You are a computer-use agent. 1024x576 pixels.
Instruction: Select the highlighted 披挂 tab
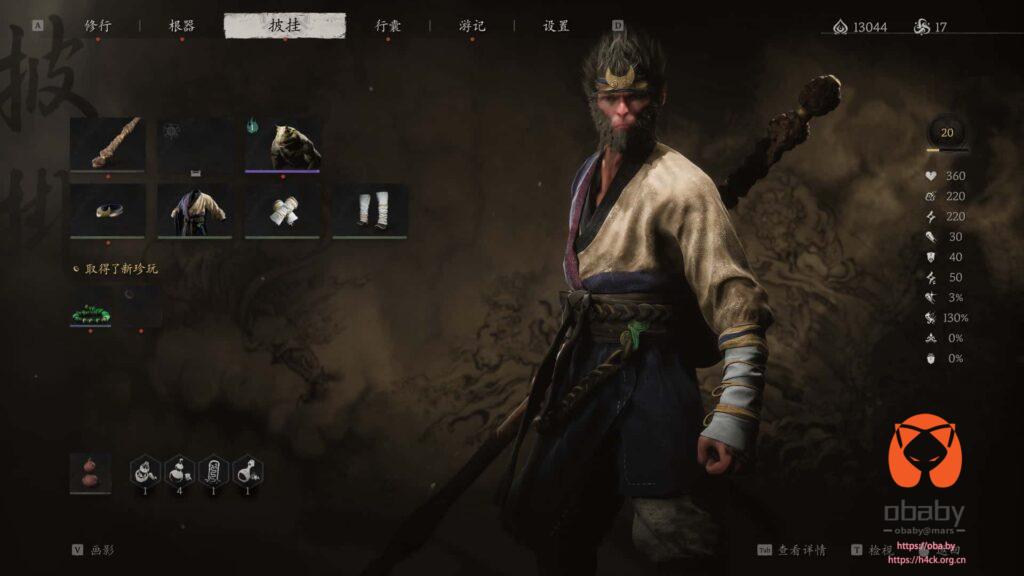285,26
